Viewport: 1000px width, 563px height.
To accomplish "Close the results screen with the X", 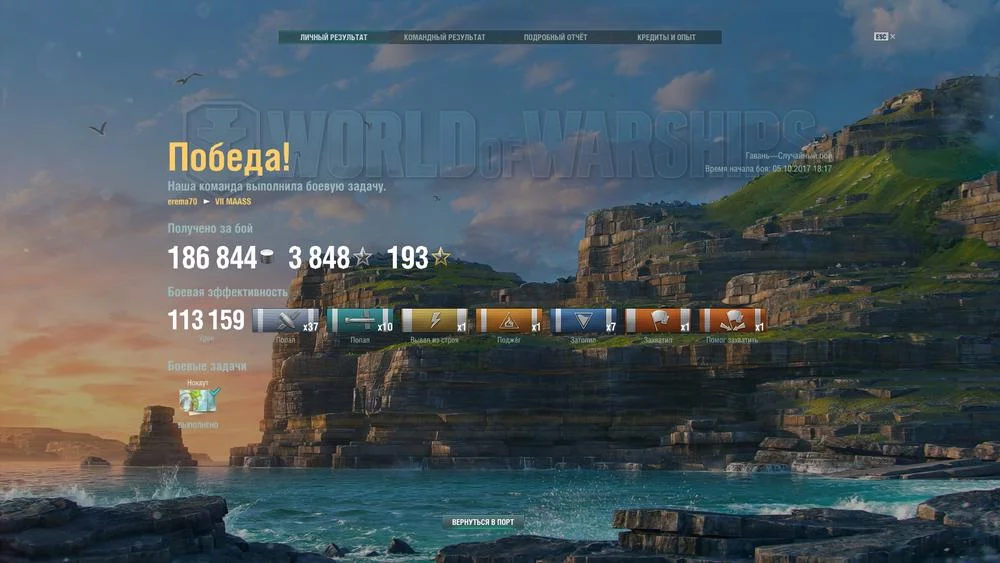I will (892, 37).
